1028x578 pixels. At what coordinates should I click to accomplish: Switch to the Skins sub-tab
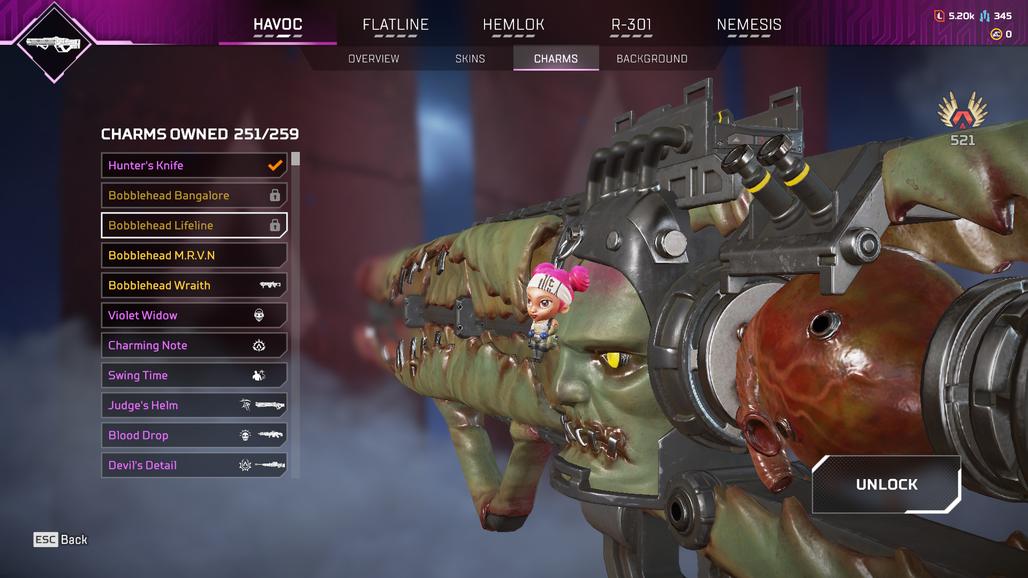coord(470,59)
